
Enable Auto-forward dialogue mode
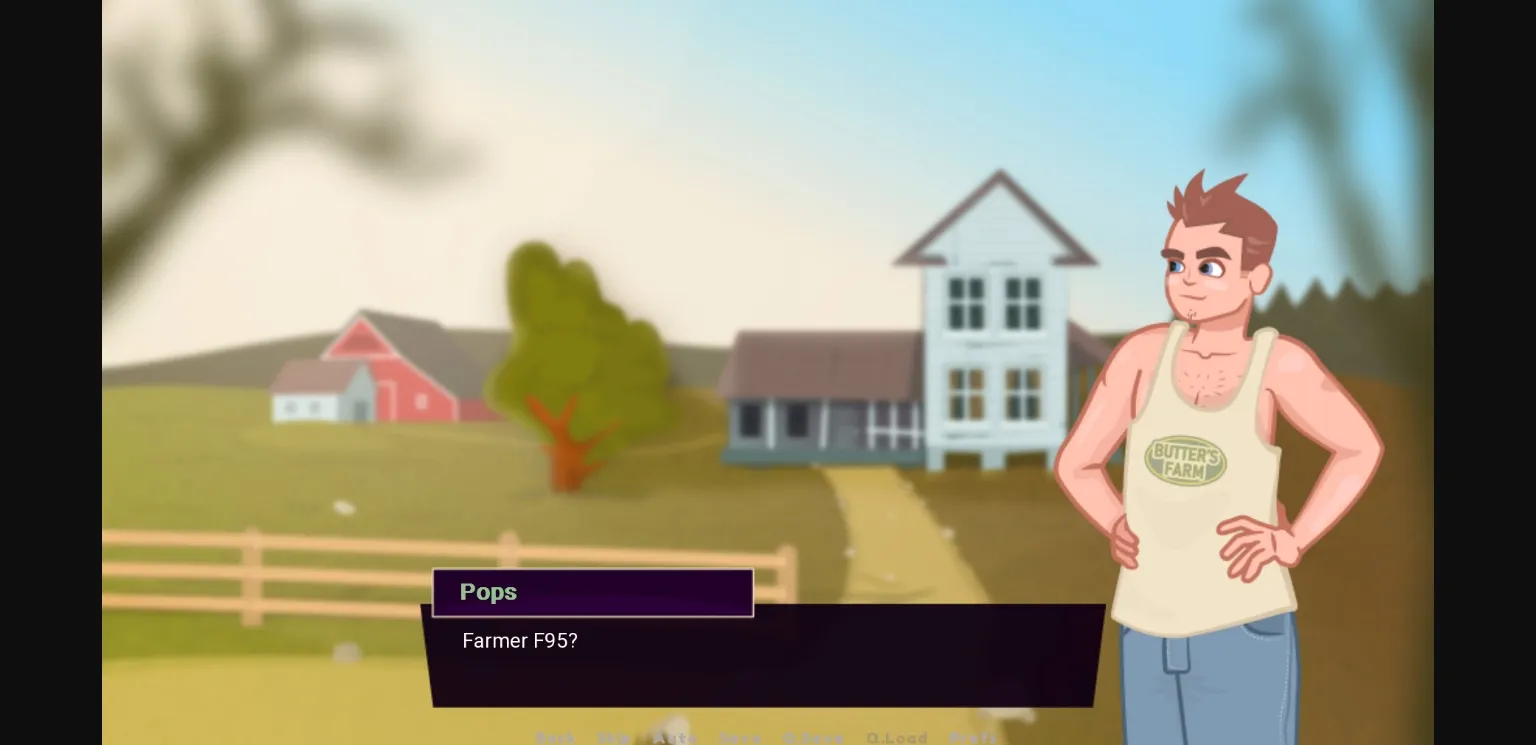[677, 738]
